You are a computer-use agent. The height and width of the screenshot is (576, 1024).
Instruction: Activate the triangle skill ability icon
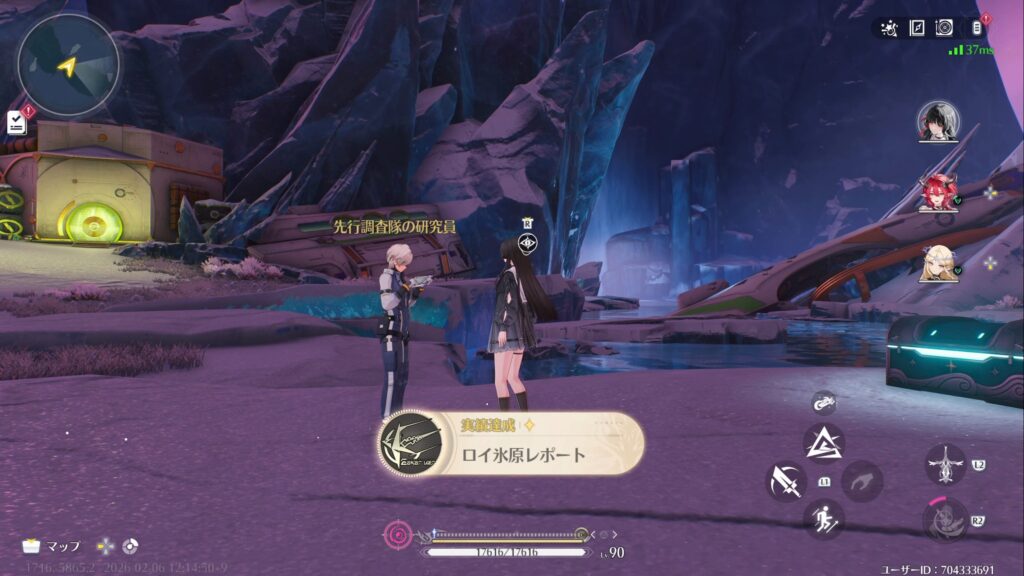824,442
